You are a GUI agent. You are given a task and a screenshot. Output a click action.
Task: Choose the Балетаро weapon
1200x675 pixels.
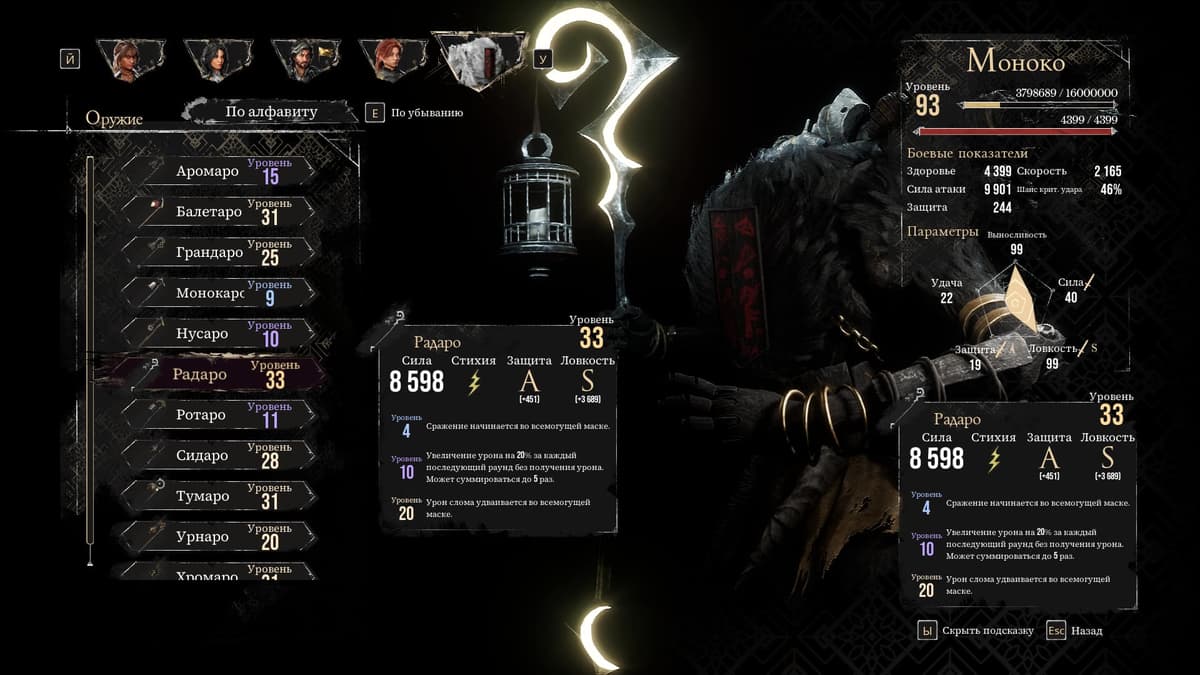(215, 213)
